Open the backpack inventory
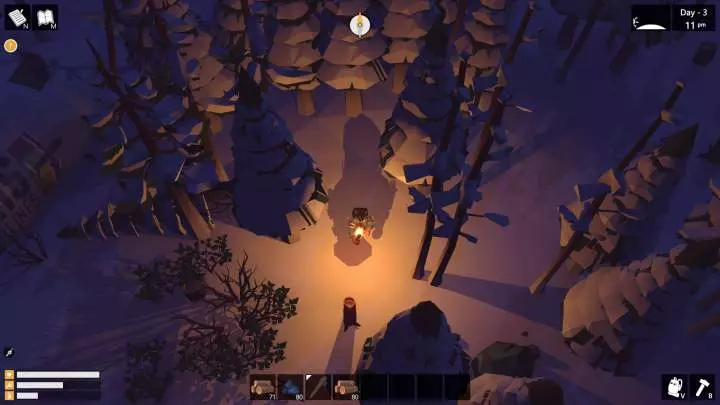This screenshot has width=720, height=405. pos(674,387)
